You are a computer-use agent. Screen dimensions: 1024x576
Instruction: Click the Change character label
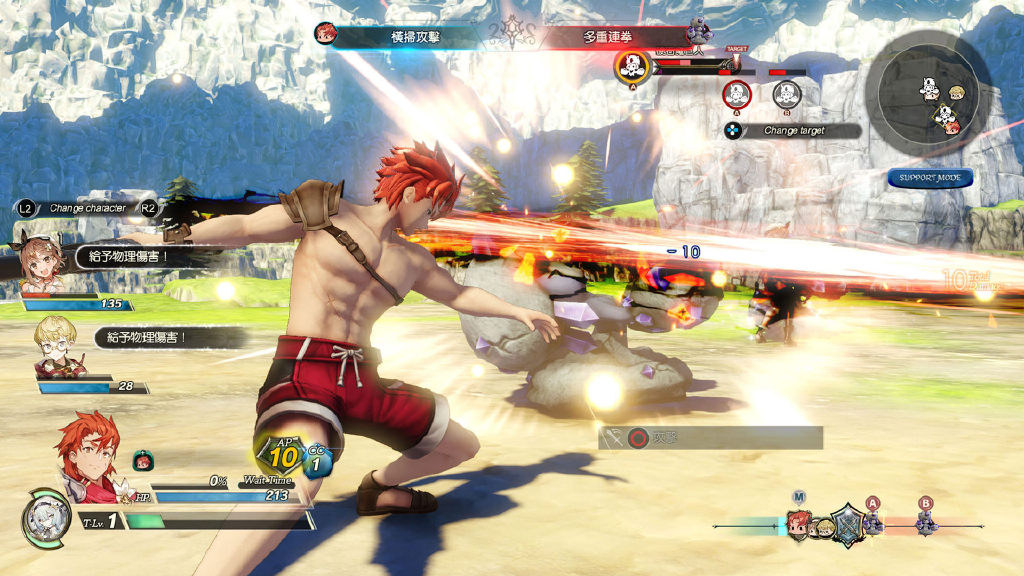(x=87, y=208)
